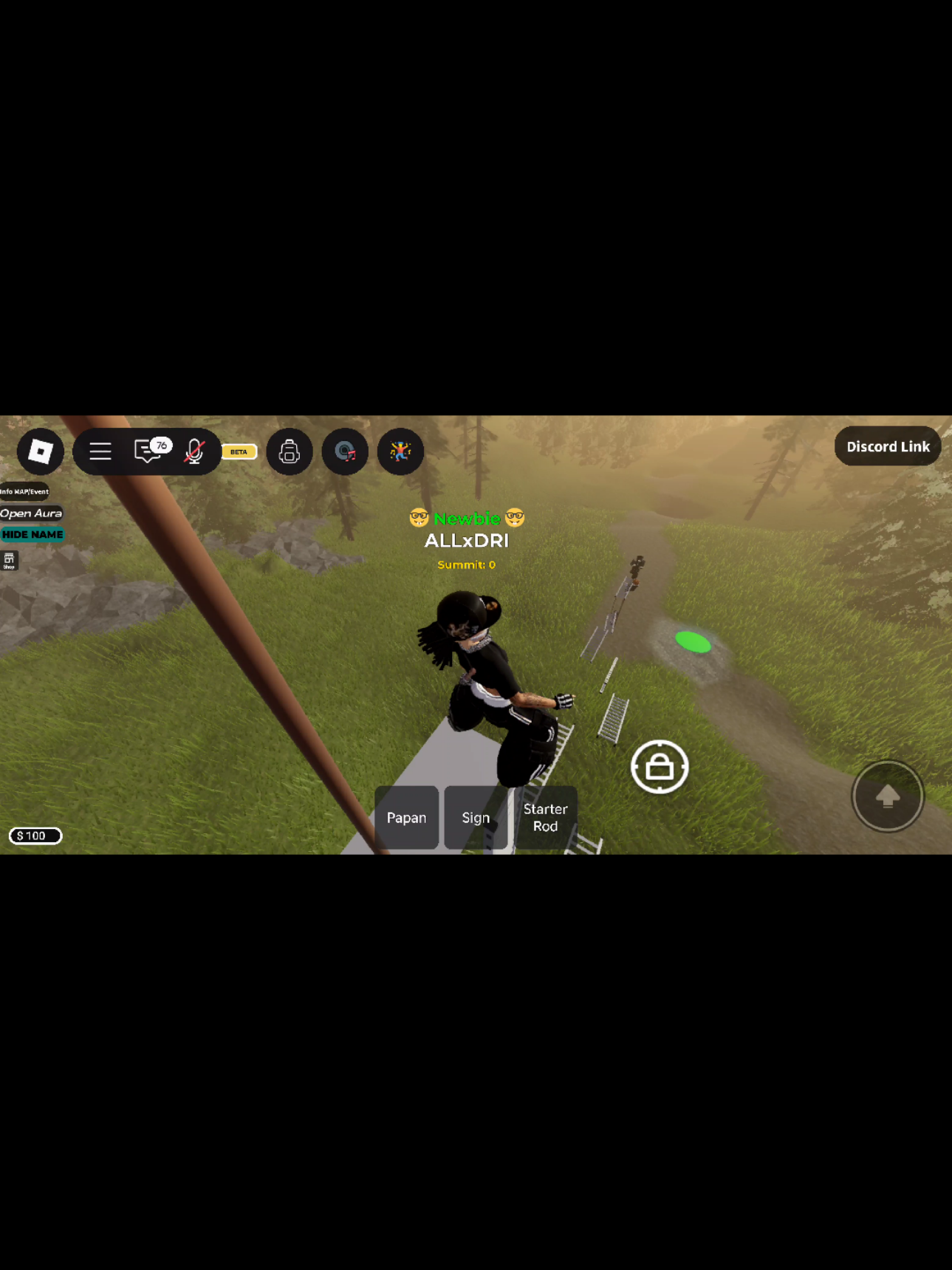Open the backpack inventory

click(290, 451)
